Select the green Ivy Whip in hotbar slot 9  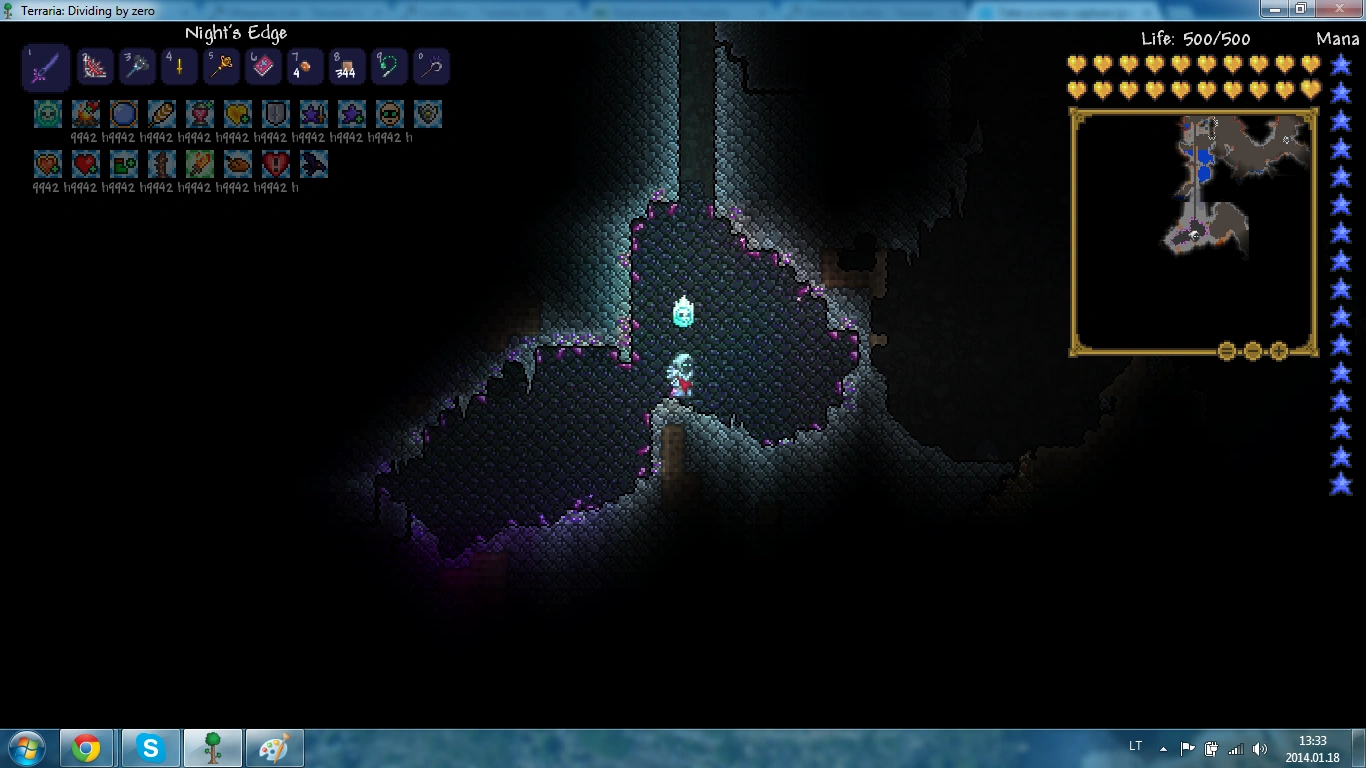coord(388,65)
